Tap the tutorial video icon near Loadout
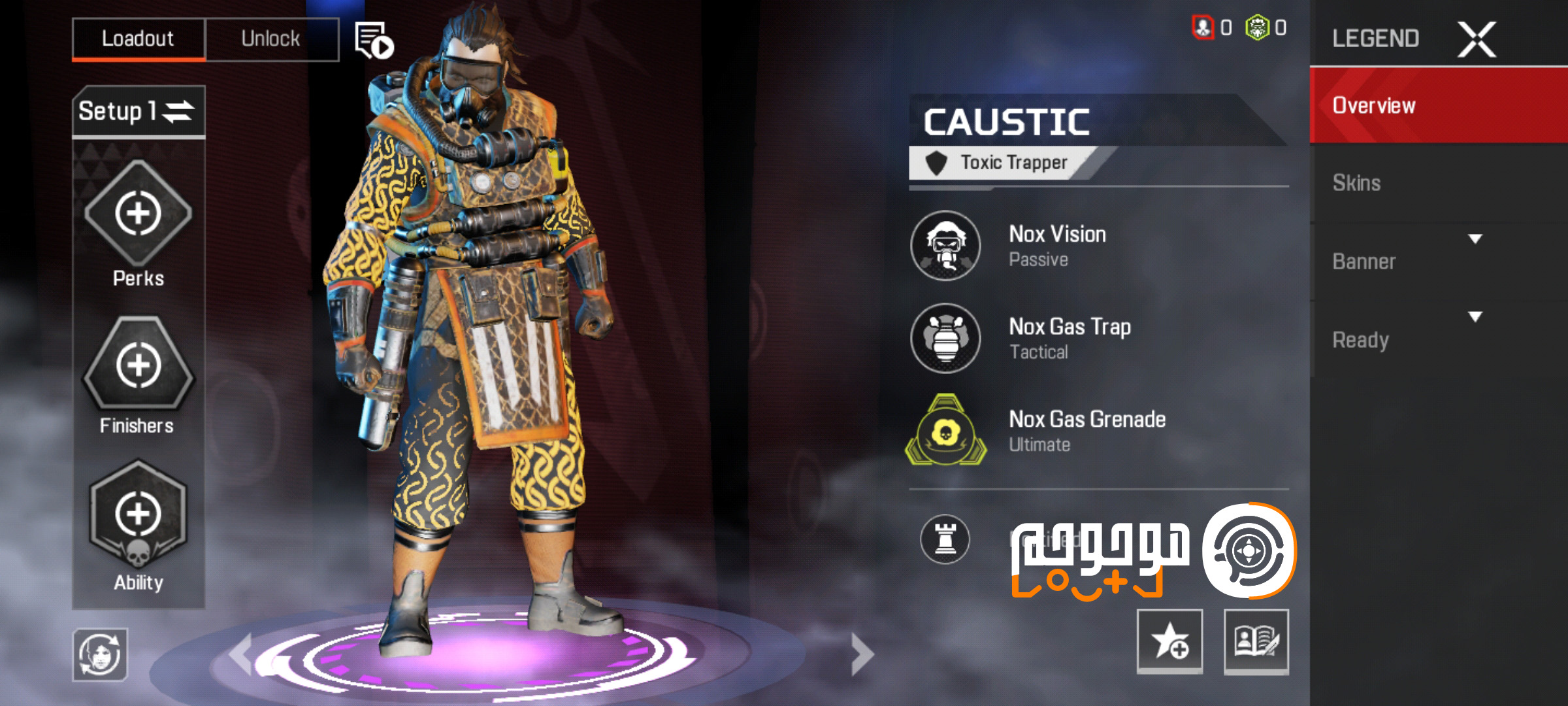The image size is (1568, 706). 372,39
